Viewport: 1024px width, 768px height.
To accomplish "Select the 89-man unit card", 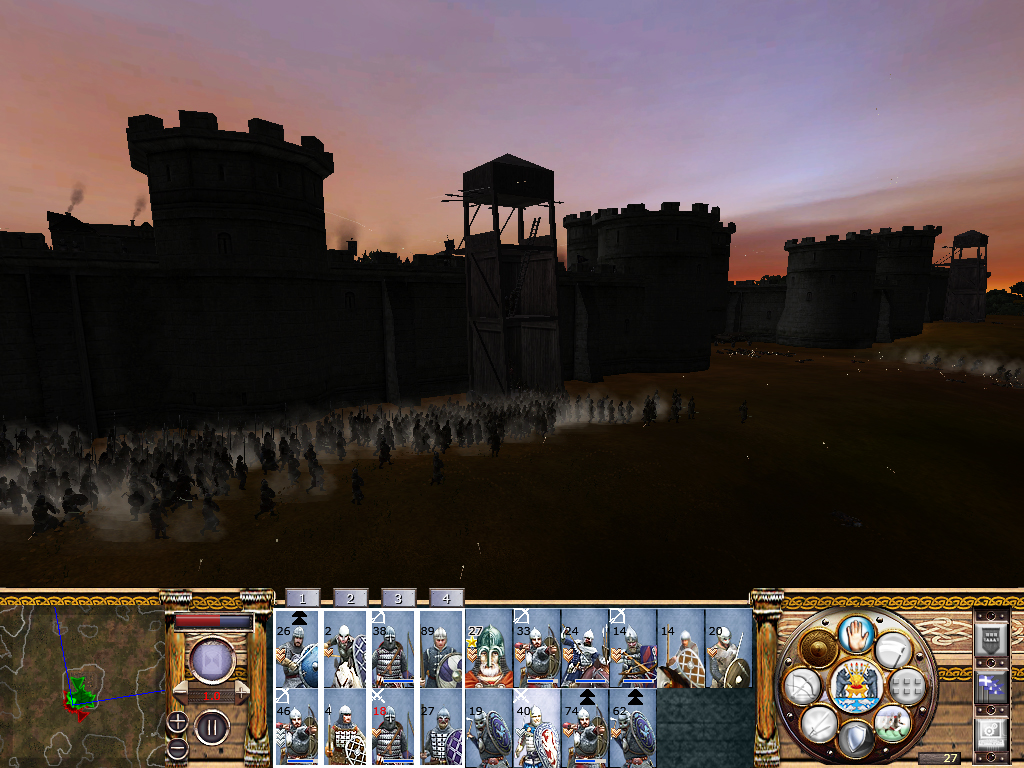I will [x=440, y=649].
